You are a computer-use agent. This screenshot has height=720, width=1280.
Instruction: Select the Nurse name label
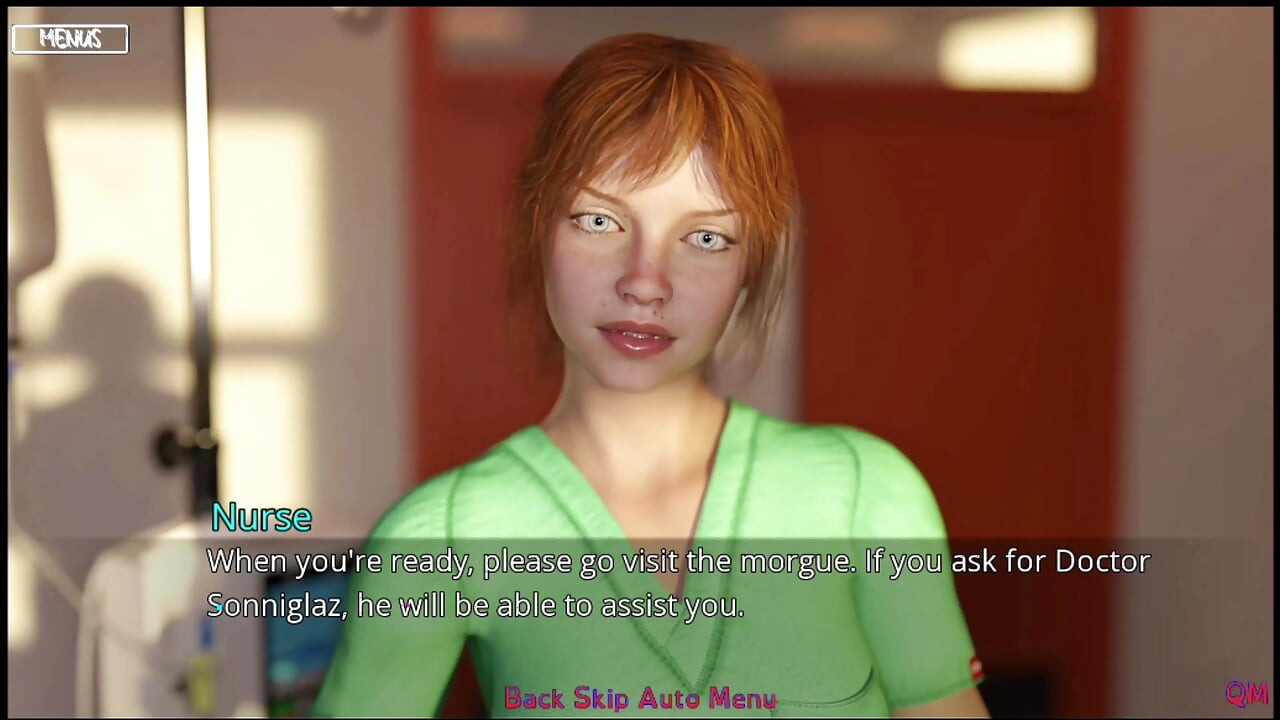[261, 517]
